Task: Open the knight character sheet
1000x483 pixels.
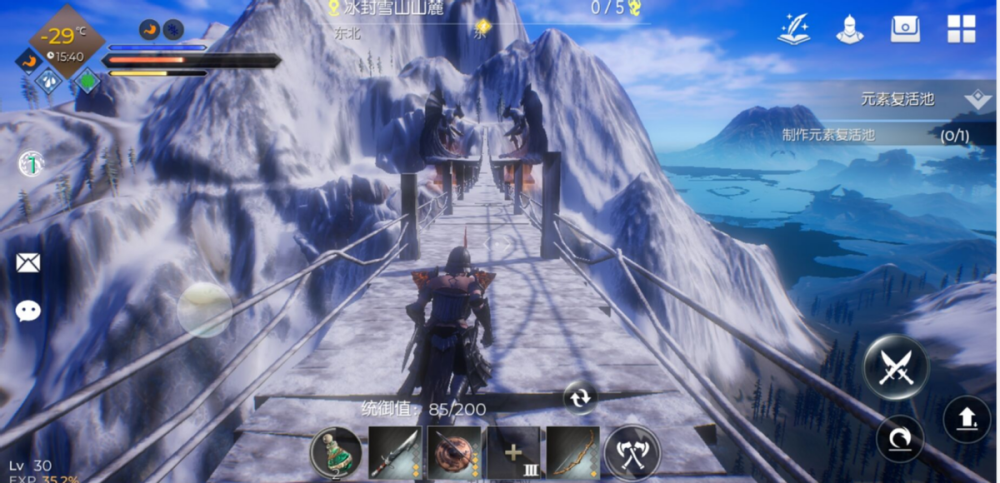Action: pos(850,30)
